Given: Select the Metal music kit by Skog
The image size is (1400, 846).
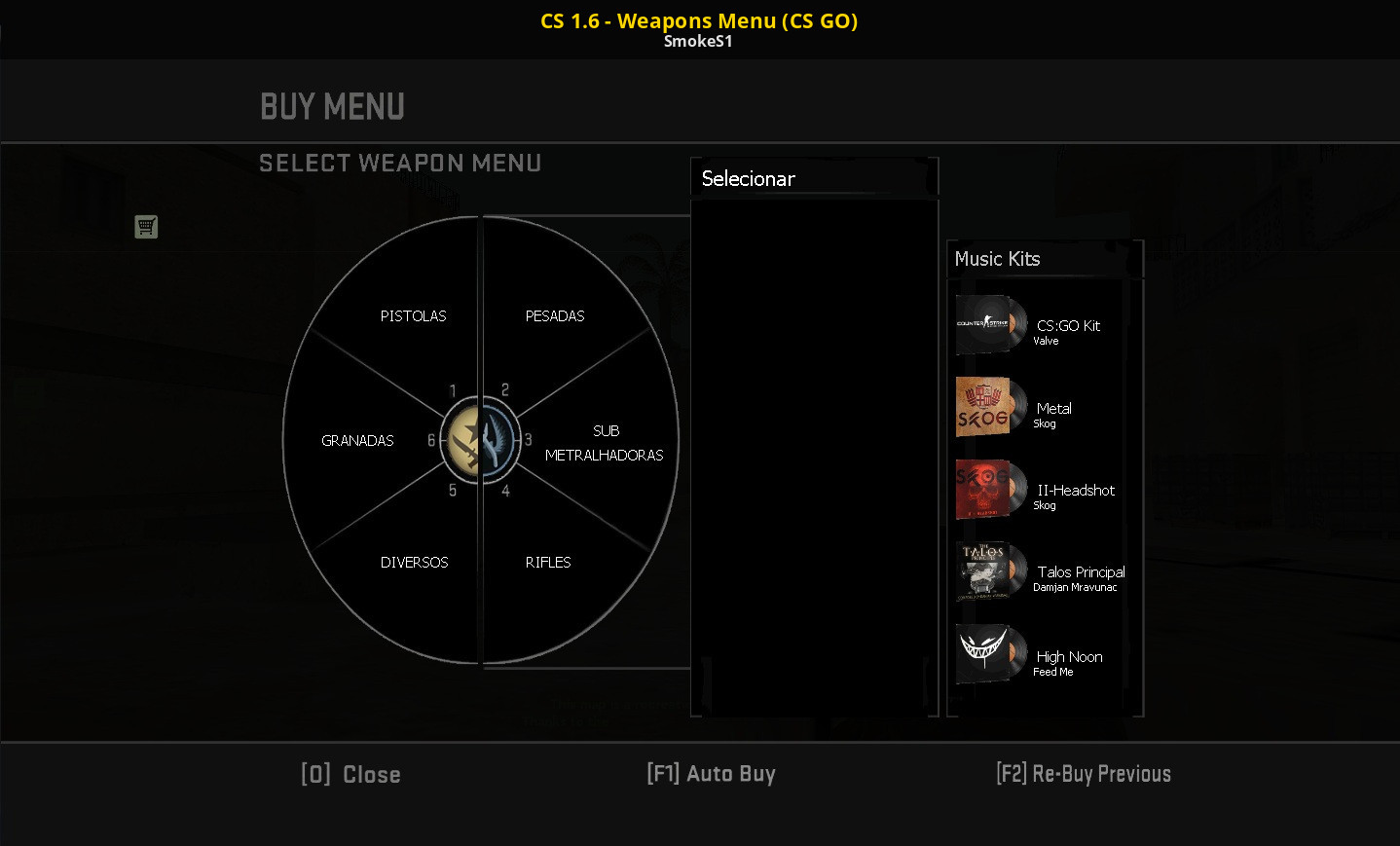Looking at the screenshot, I should 990,406.
